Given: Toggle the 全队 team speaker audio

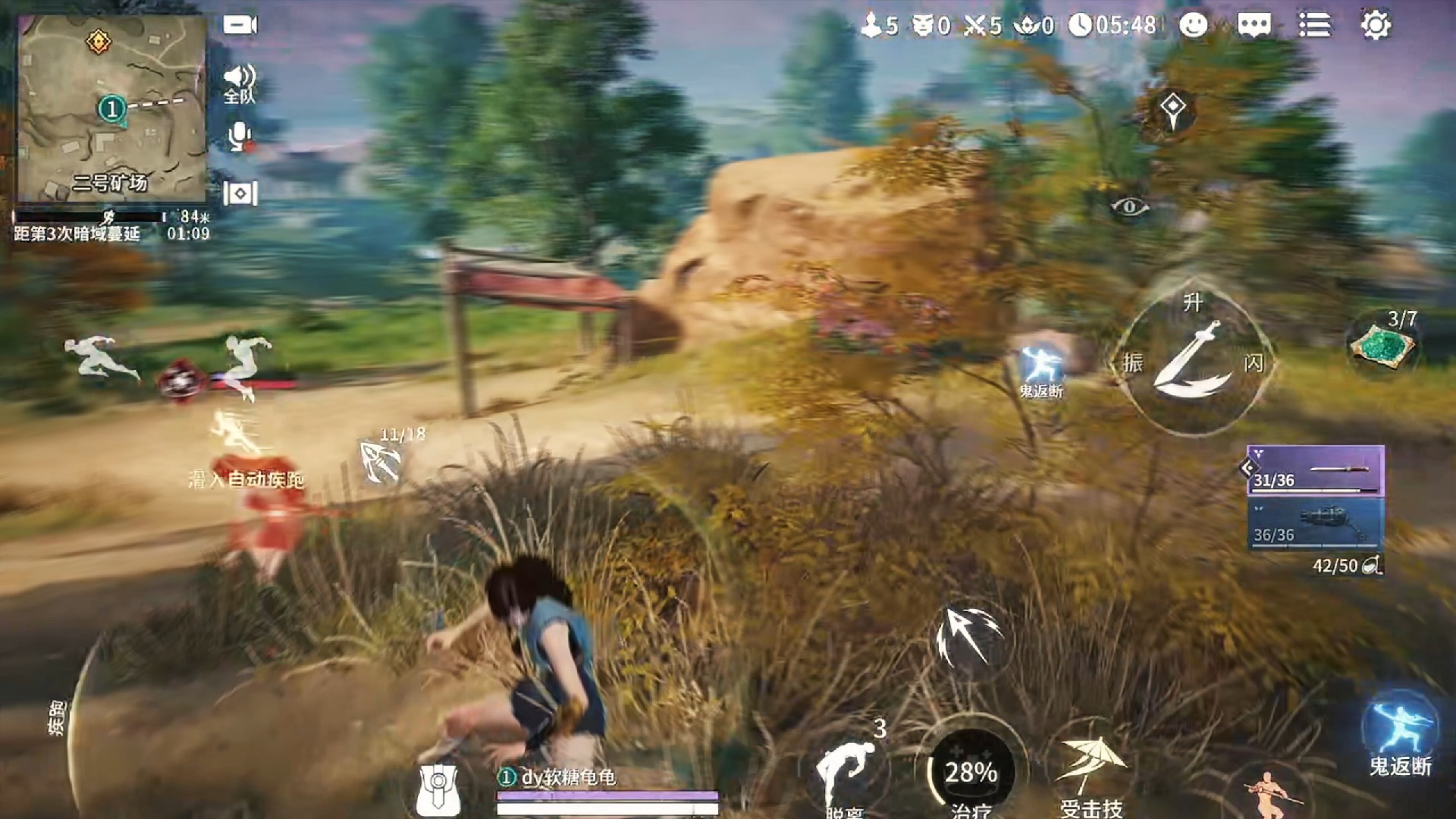Looking at the screenshot, I should pyautogui.click(x=240, y=82).
